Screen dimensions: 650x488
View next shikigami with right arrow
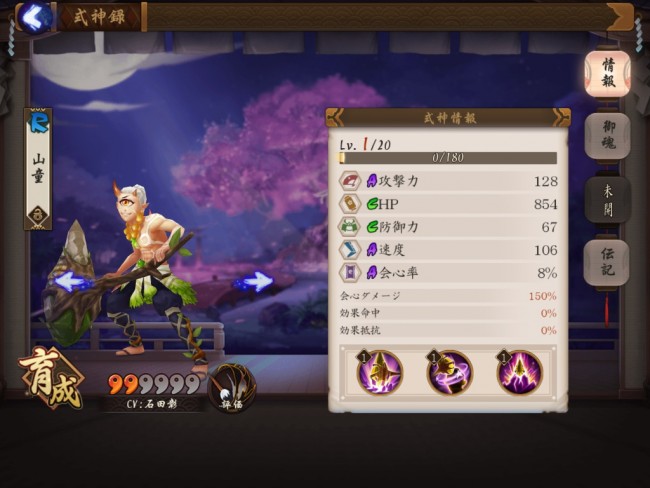tap(254, 282)
